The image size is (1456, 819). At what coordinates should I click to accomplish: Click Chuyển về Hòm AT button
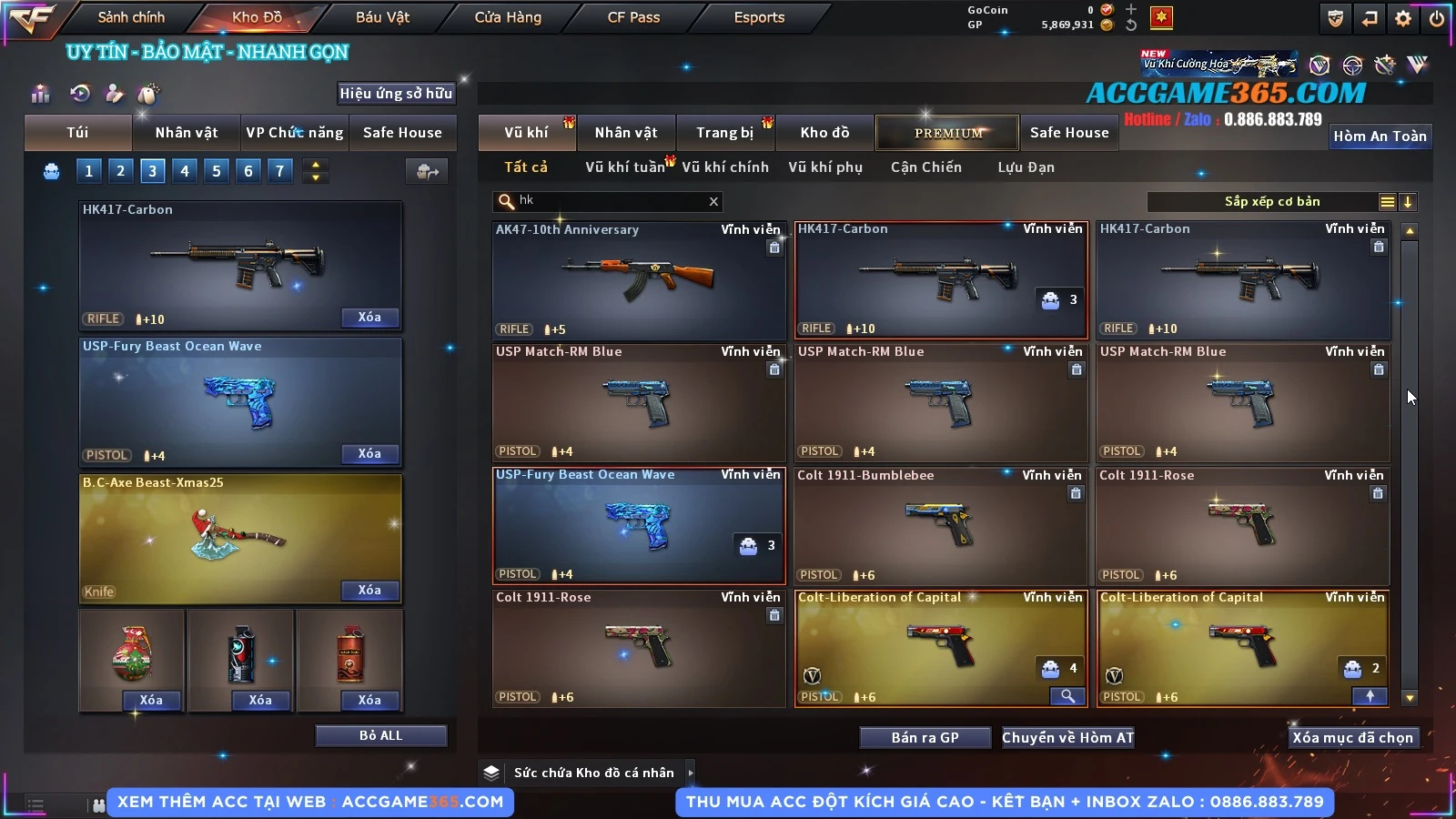pos(1067,737)
